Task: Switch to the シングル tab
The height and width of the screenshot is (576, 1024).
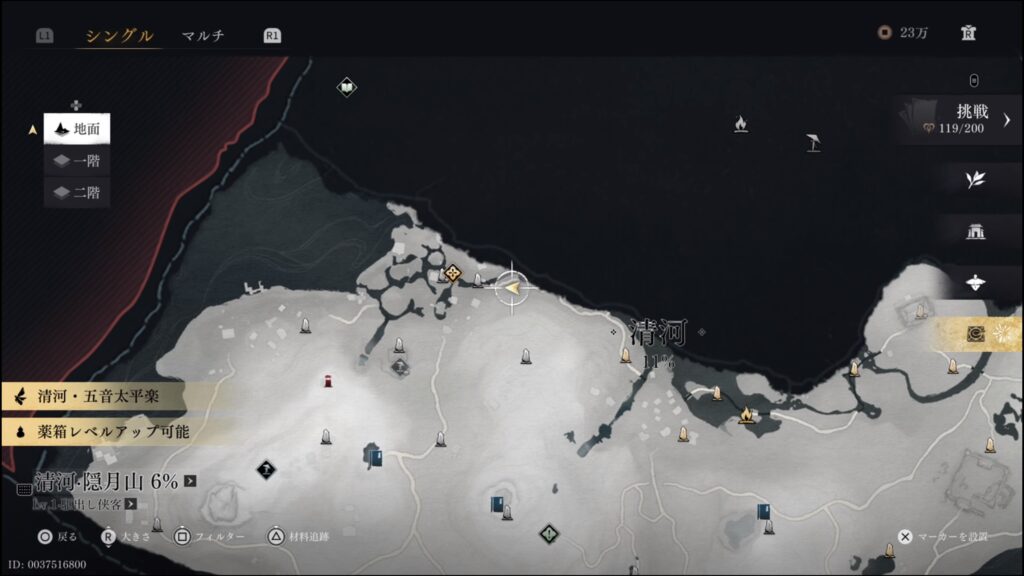Action: coord(119,36)
